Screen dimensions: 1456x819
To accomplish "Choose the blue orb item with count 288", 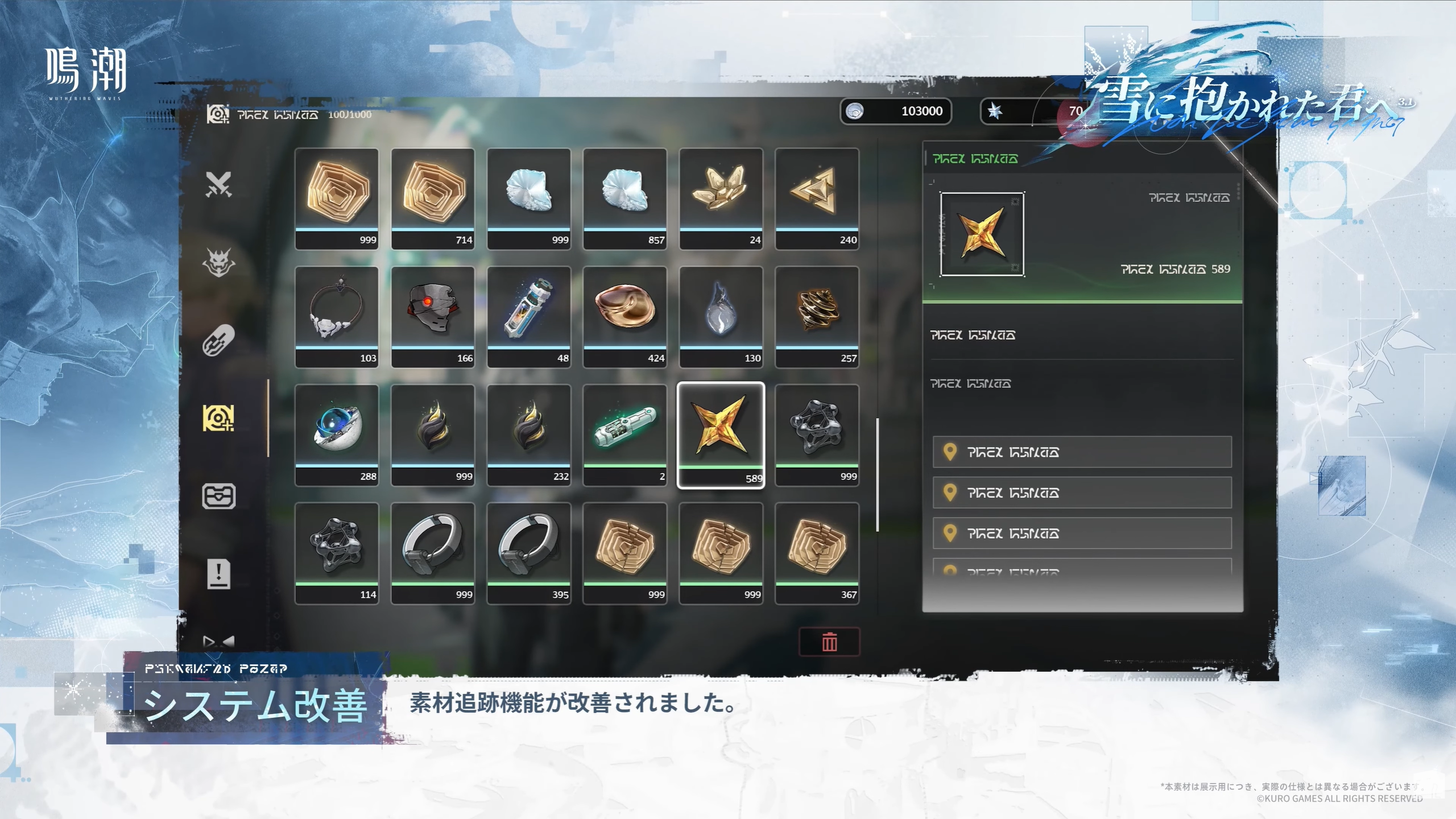I will tap(337, 435).
